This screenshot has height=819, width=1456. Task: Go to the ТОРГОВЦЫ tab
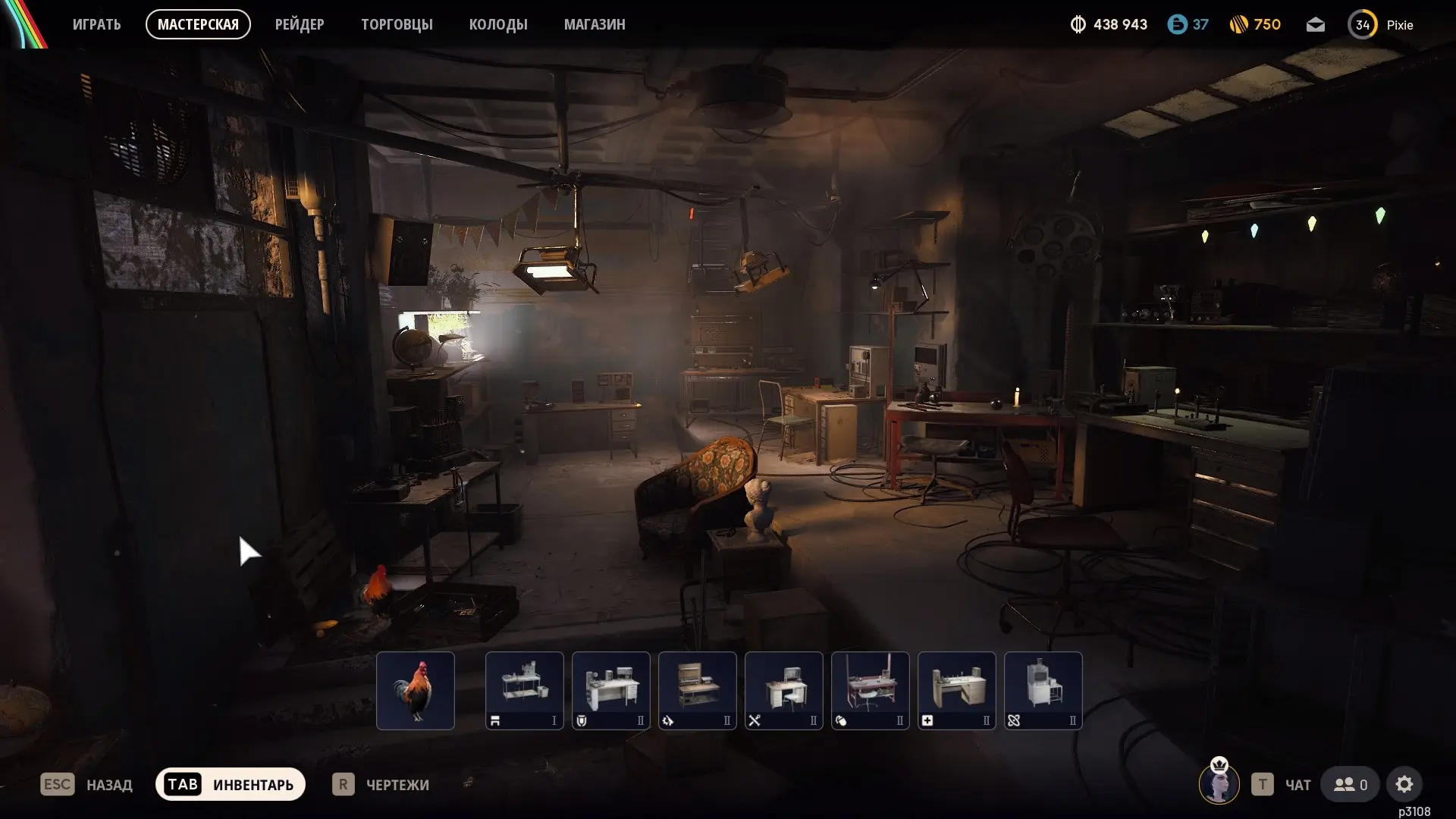click(x=397, y=24)
